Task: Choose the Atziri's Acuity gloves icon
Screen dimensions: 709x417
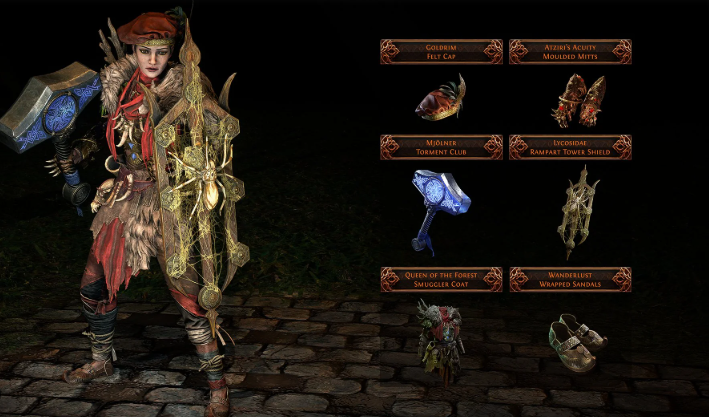Action: (571, 103)
